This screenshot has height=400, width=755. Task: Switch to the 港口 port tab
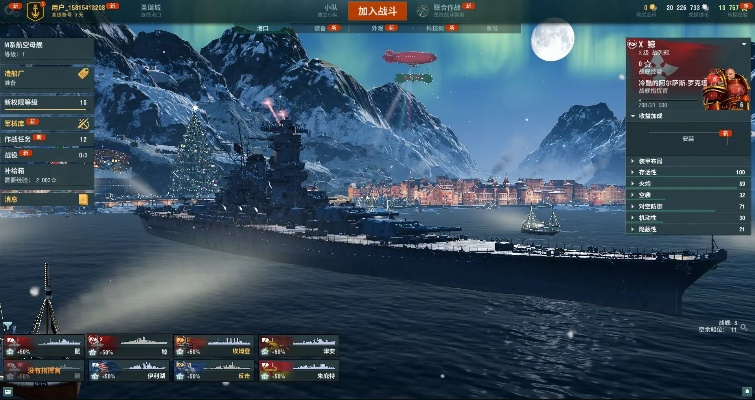pyautogui.click(x=263, y=30)
